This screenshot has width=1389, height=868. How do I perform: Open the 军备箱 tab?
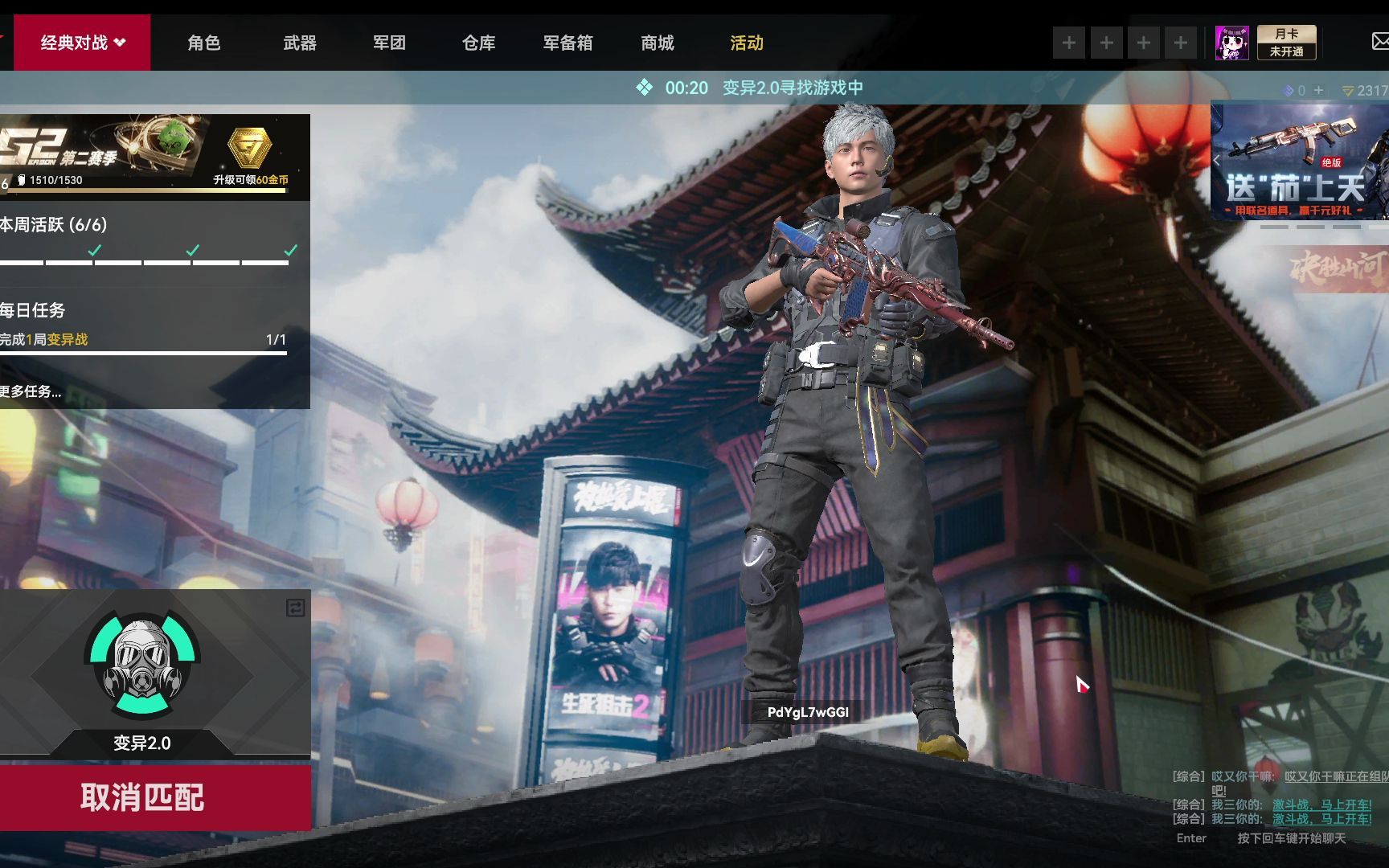[567, 43]
